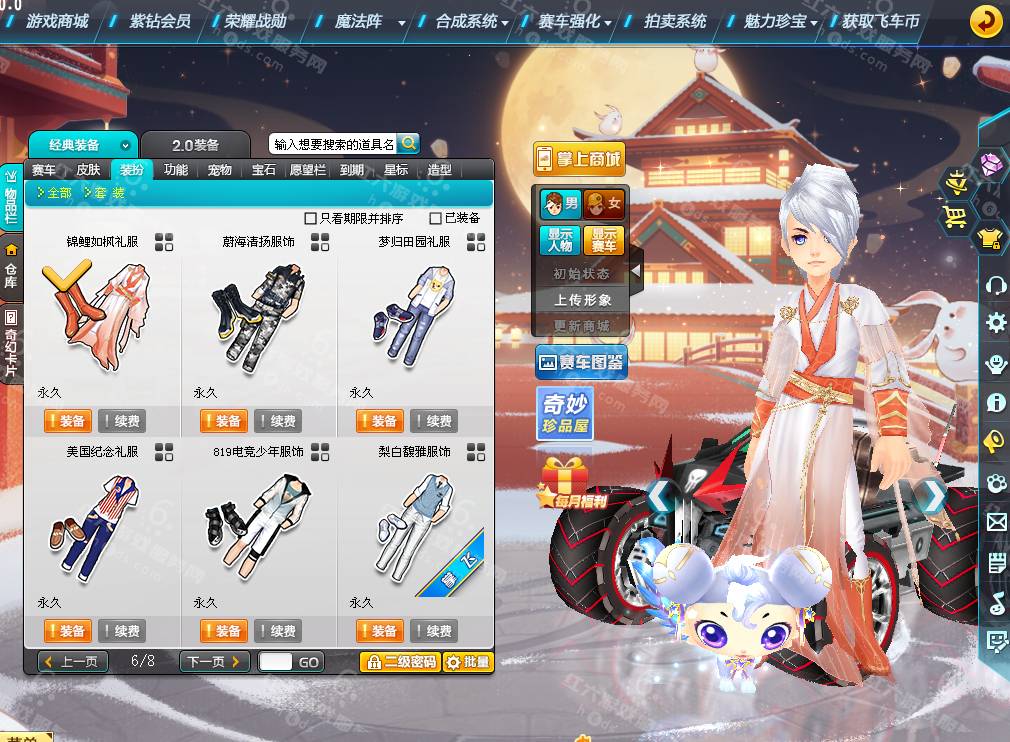Click the 上传形象 upload appearance button
The image size is (1010, 742).
point(583,300)
